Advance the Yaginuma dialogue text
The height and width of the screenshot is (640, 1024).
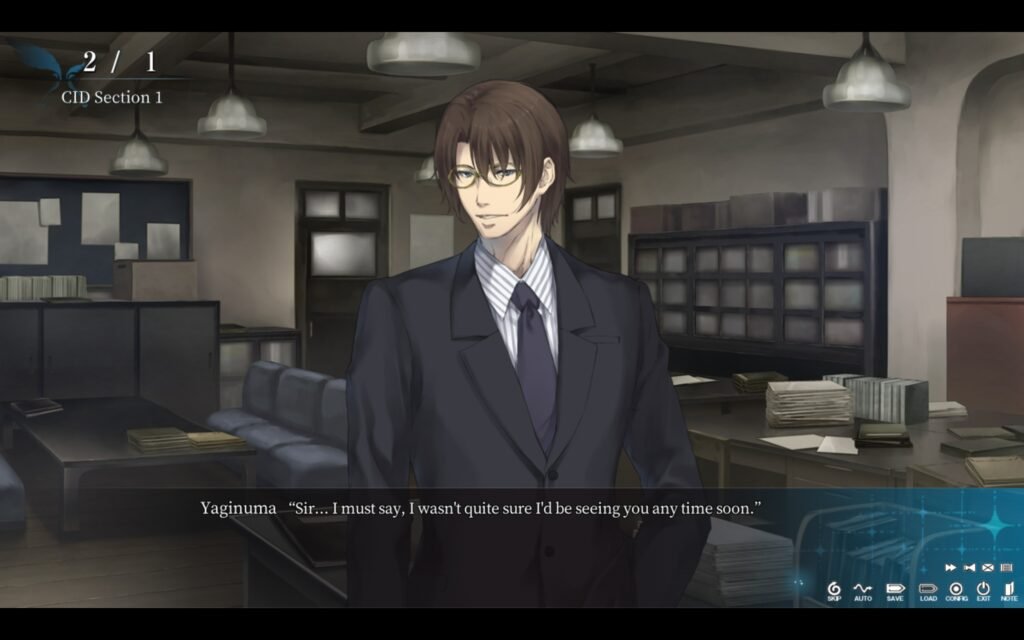[x=480, y=508]
